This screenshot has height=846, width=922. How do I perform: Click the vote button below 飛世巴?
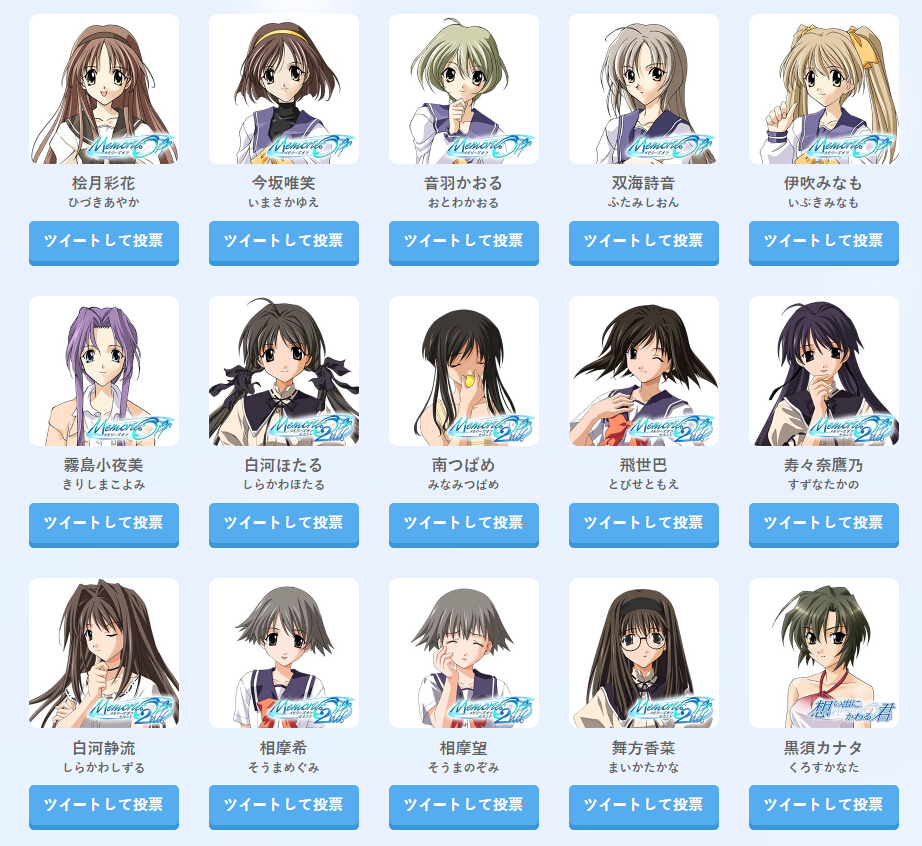(644, 524)
